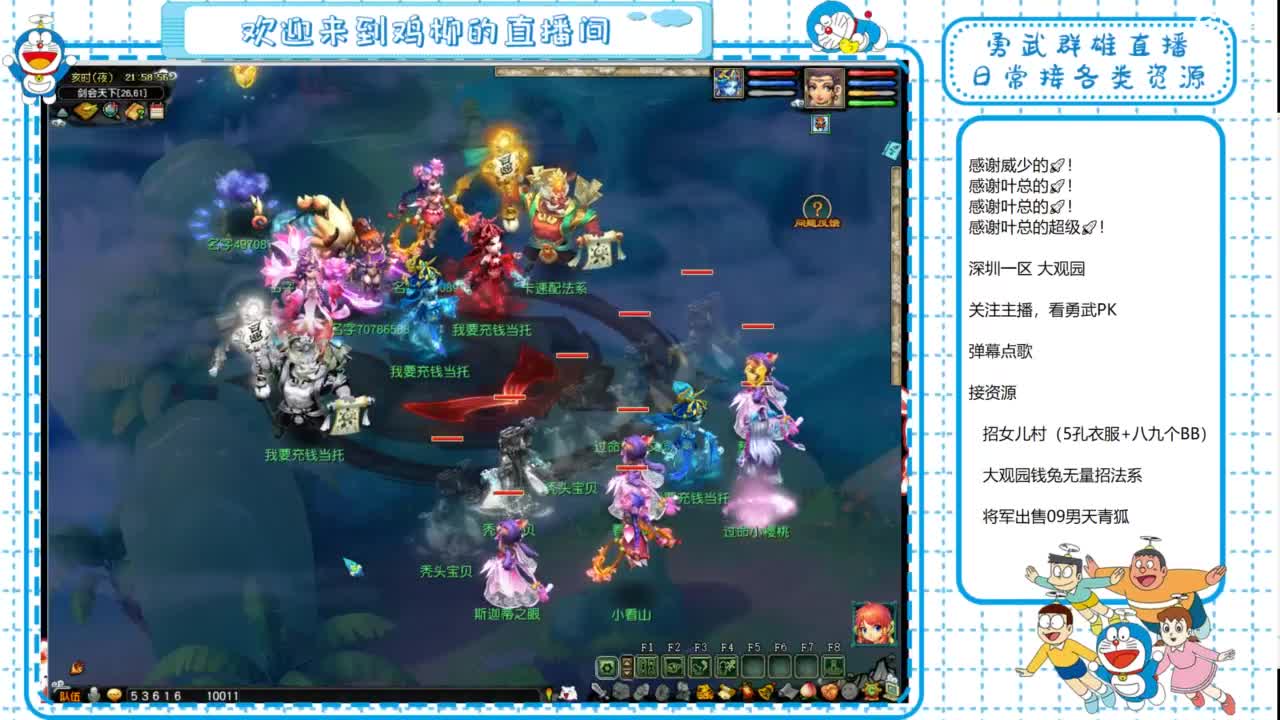This screenshot has width=1280, height=720.
Task: Select the F3 skill shortcut icon
Action: coord(700,665)
